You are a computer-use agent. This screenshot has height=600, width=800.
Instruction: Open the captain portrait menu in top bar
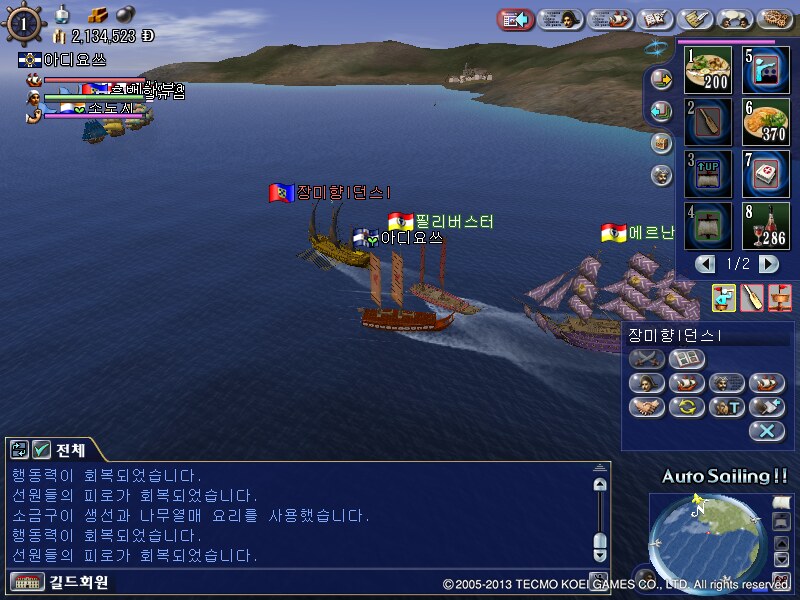561,19
